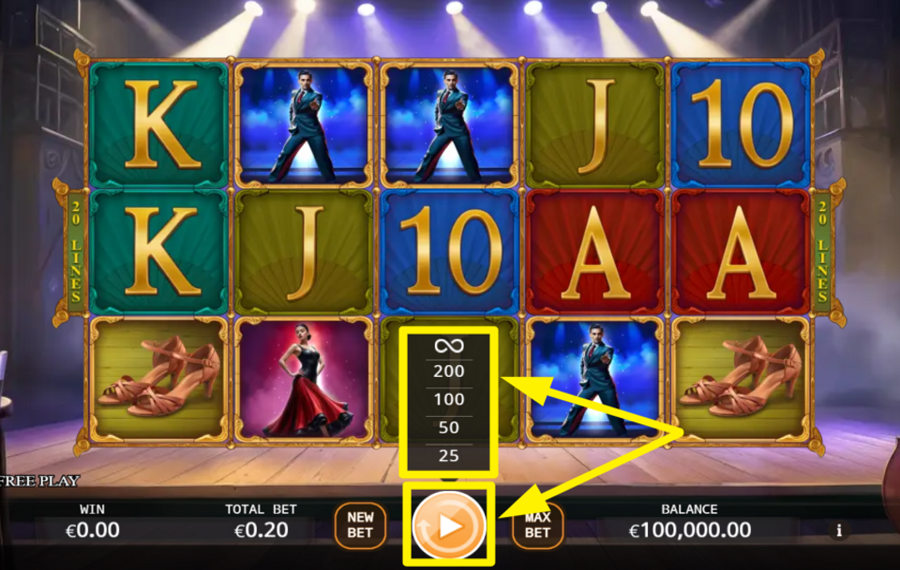Choose infinite autospins option
Screen dimensions: 900x570
tap(448, 346)
